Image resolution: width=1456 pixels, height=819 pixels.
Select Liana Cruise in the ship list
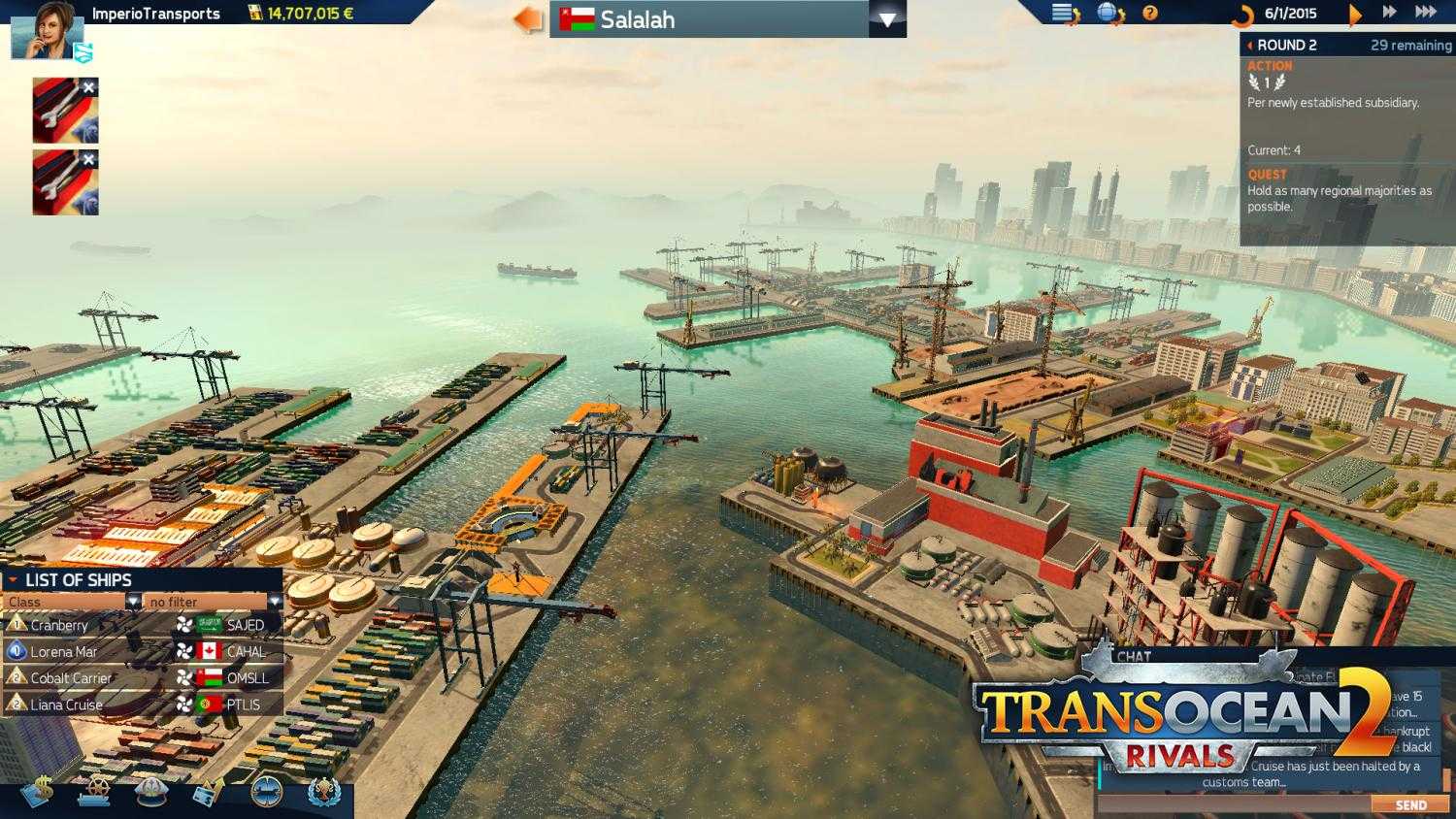(66, 704)
